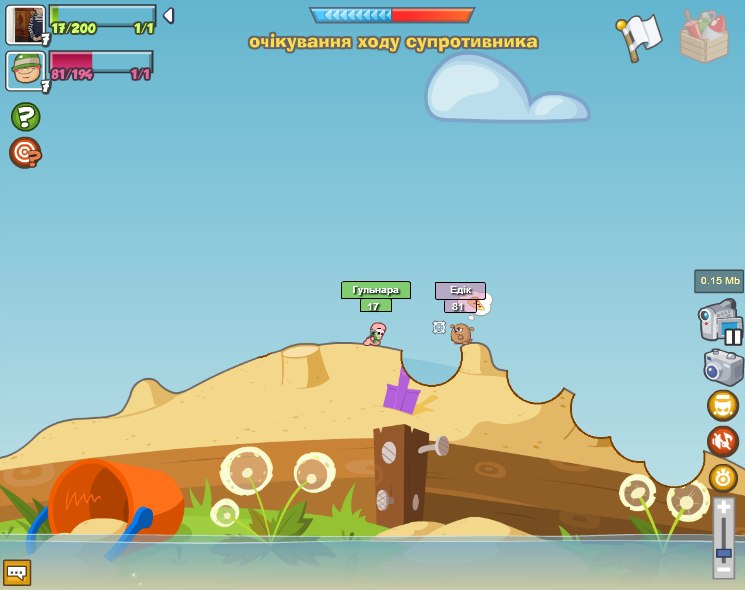745x590 pixels.
Task: Click the orange round eye button
Action: 723,477
